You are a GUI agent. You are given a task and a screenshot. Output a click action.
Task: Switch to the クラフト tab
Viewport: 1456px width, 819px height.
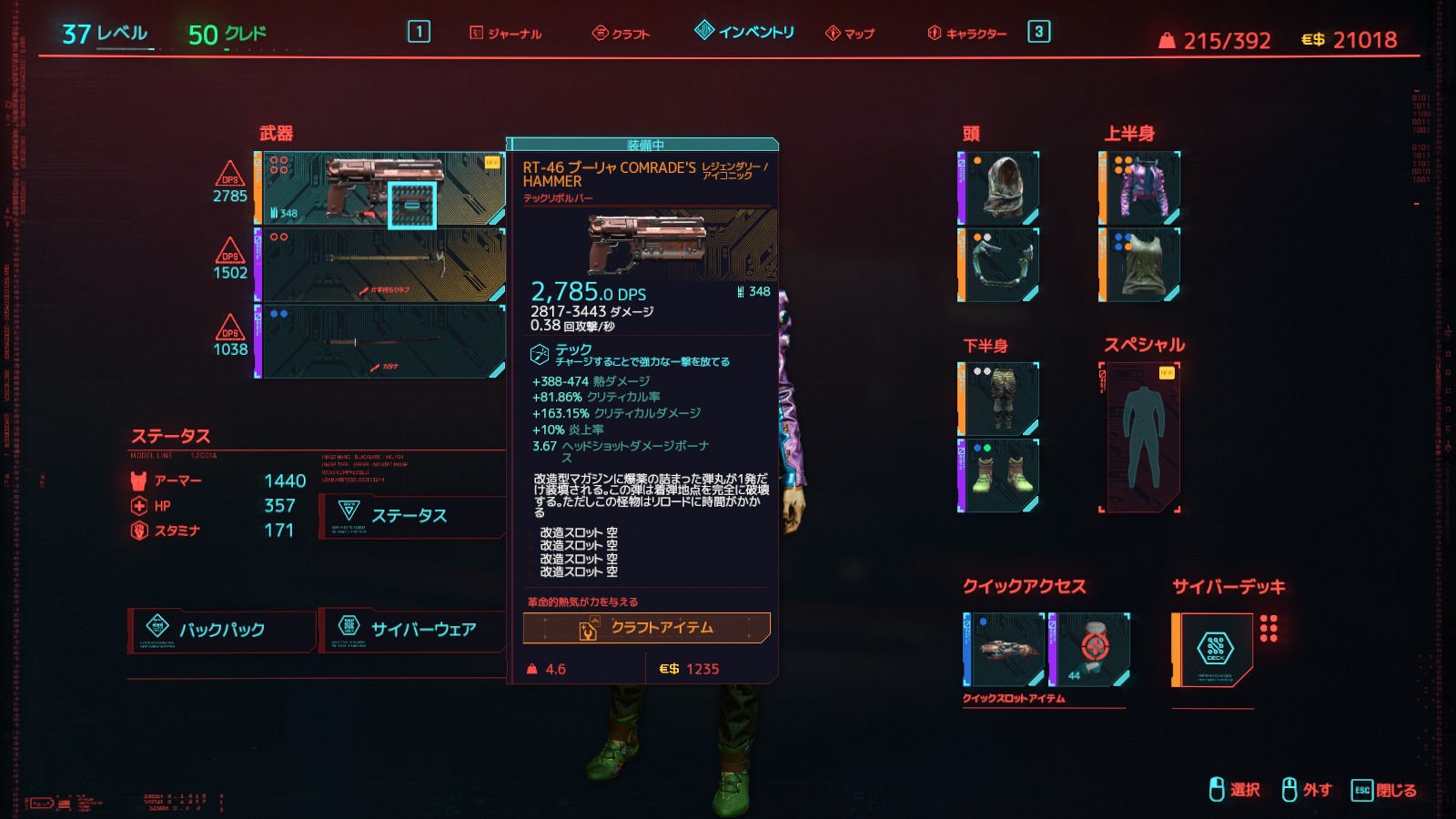tap(622, 34)
